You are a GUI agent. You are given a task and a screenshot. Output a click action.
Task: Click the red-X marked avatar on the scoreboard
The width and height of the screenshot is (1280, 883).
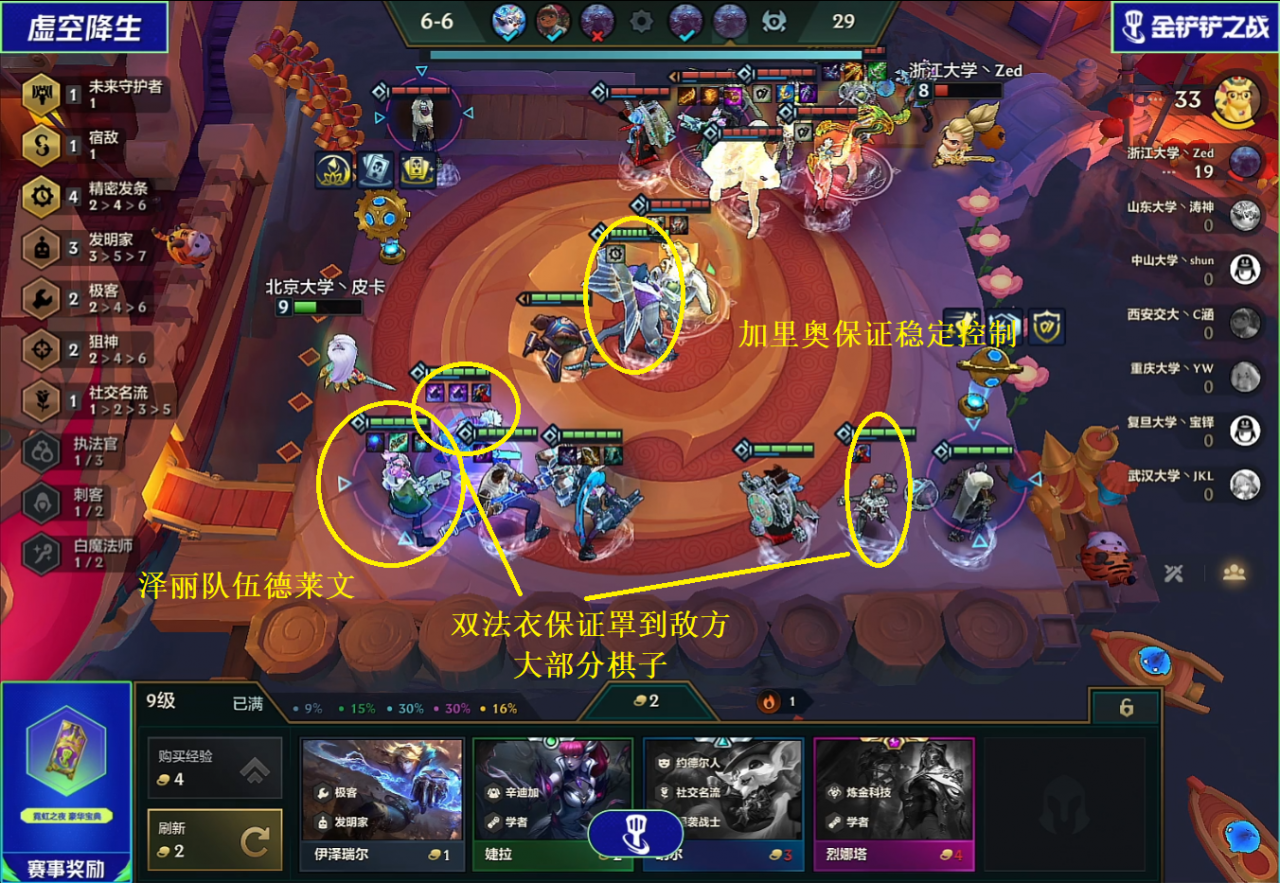(596, 20)
